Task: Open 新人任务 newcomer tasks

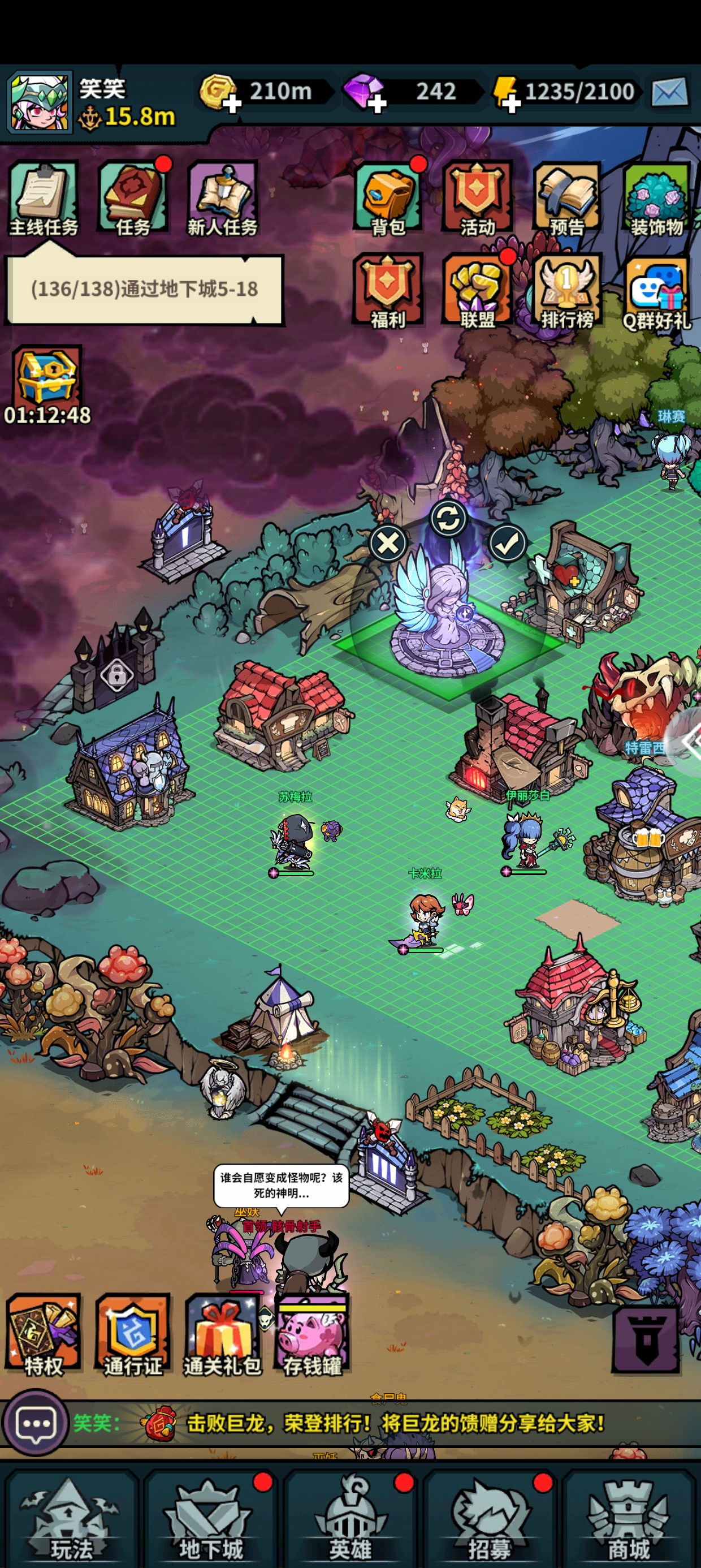Action: 223,198
